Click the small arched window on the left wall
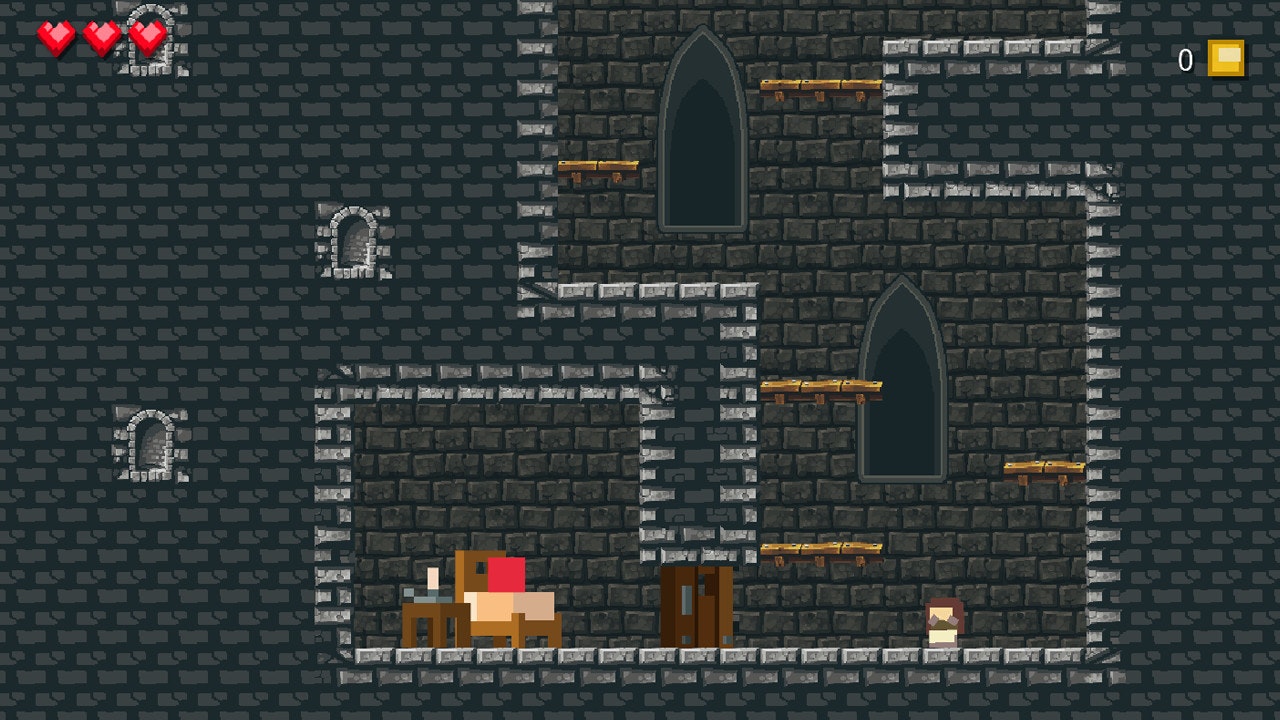Screen dimensions: 1280x720 [x=355, y=240]
